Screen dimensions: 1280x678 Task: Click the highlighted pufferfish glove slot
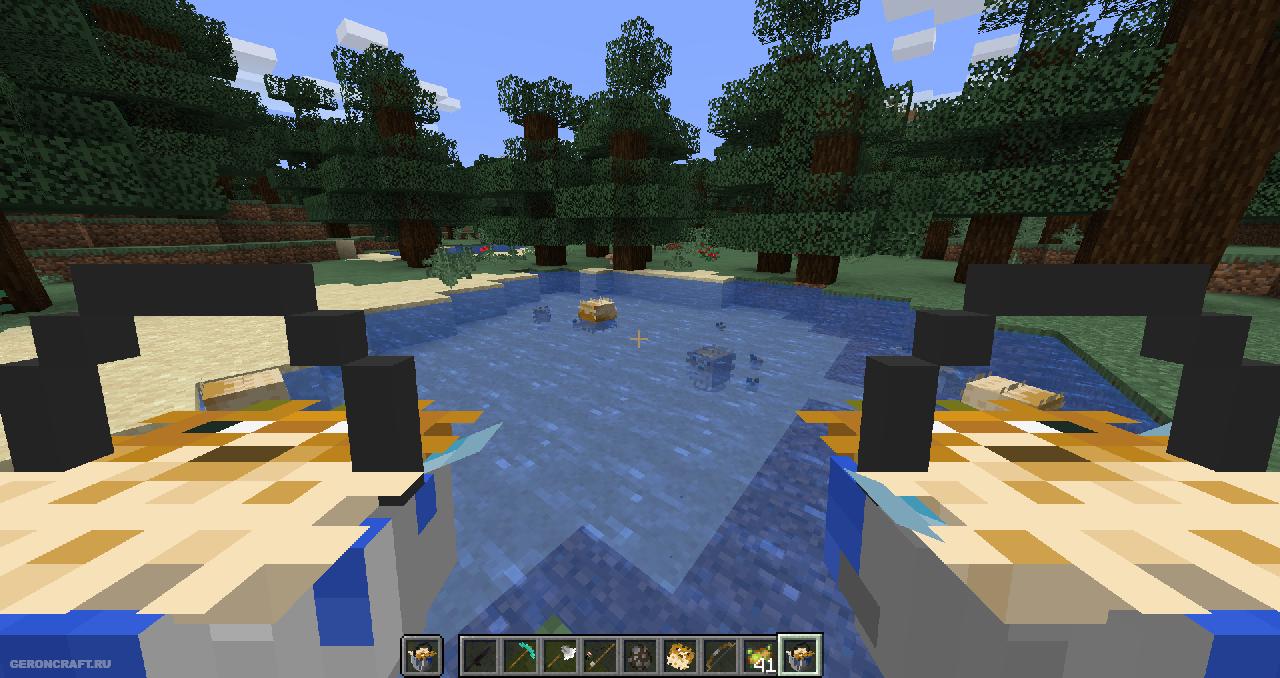[800, 656]
